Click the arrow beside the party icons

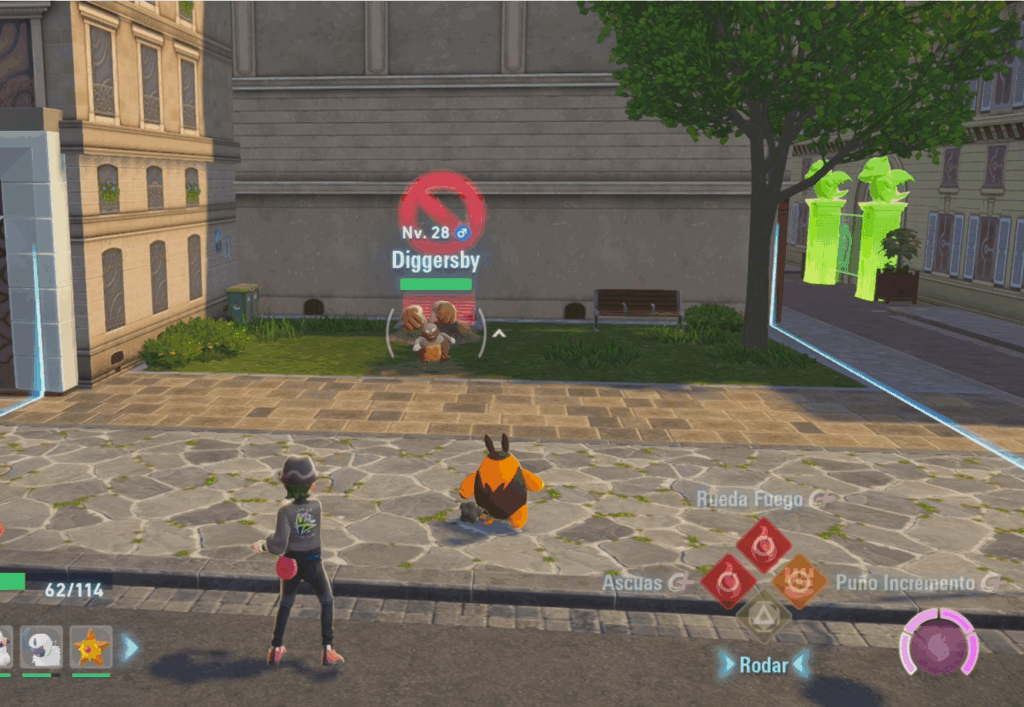click(130, 647)
